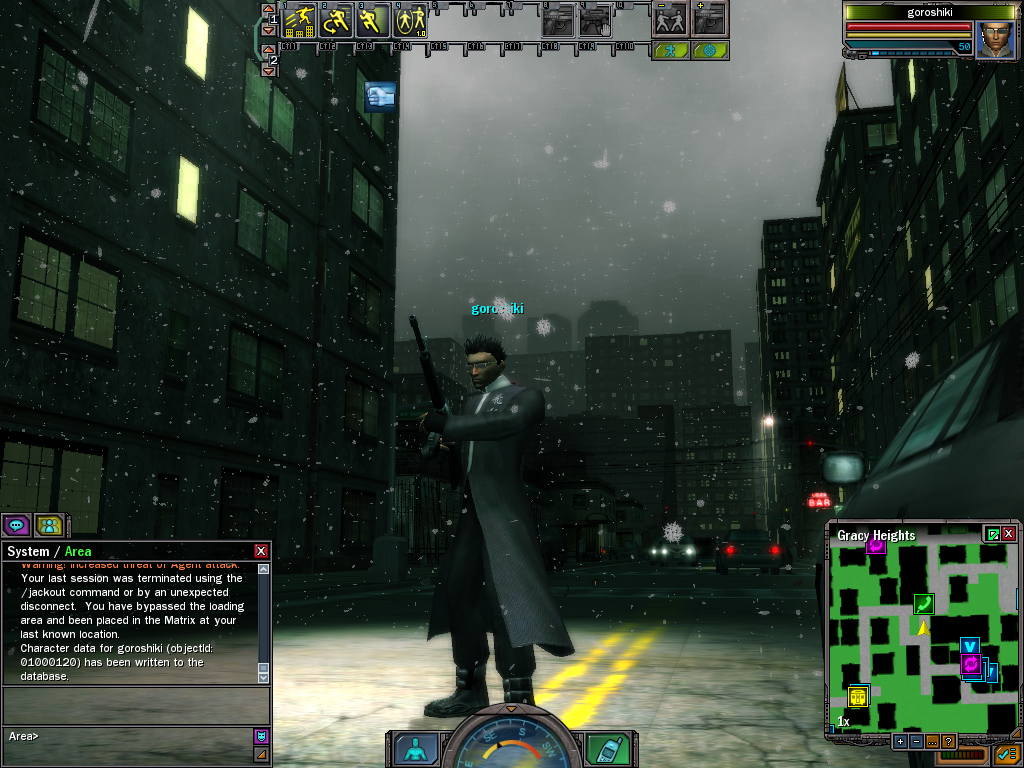Image resolution: width=1024 pixels, height=768 pixels.
Task: Use the evade running figure ability in slot 2
Action: (x=337, y=21)
